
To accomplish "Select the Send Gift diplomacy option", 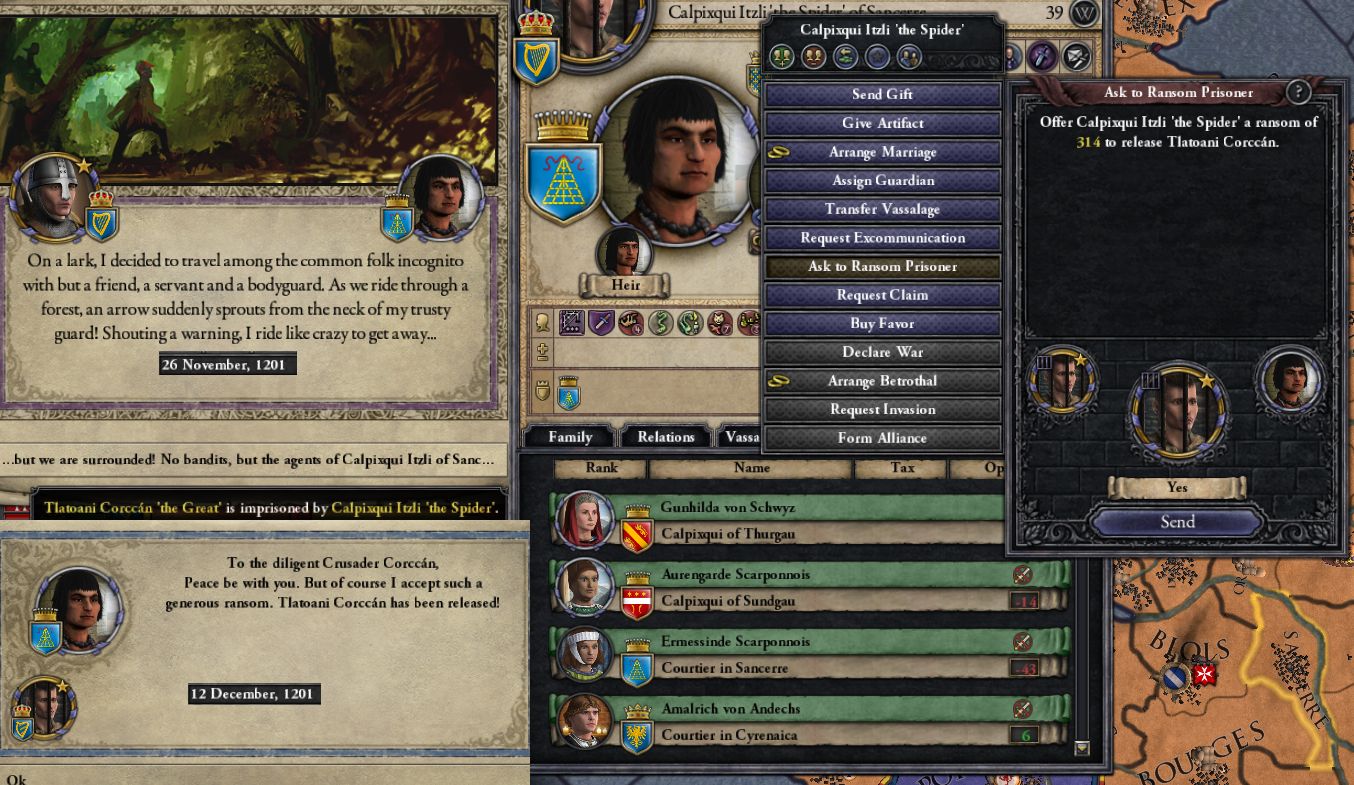I will (x=883, y=94).
